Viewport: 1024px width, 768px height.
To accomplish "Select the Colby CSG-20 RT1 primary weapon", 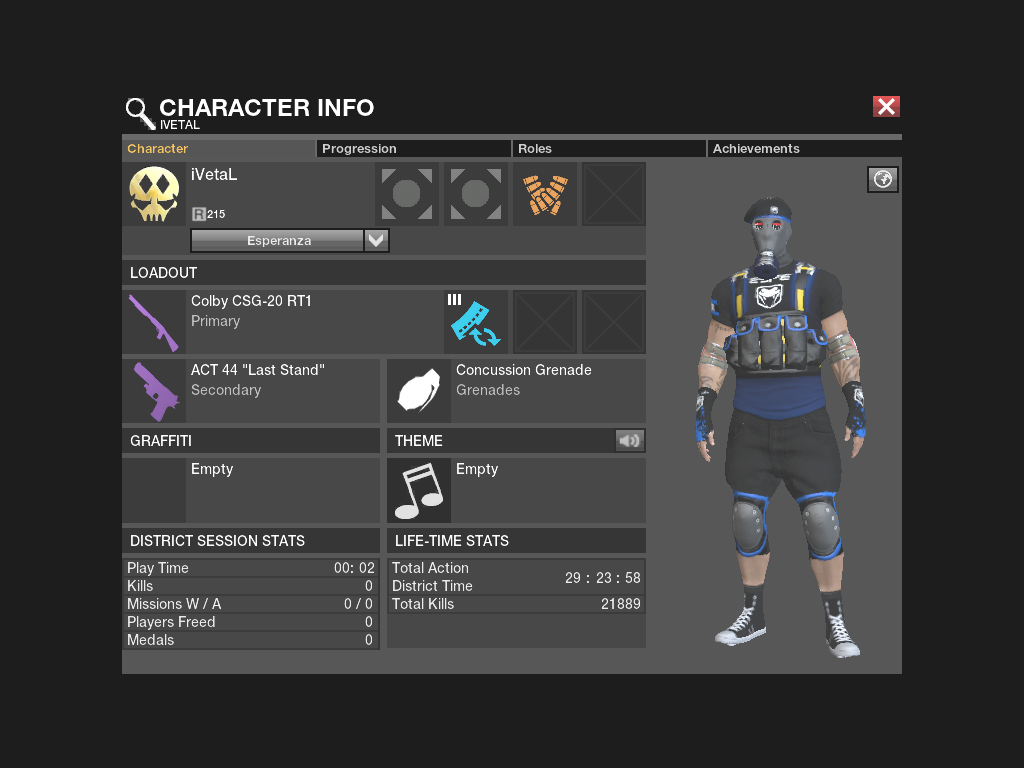I will click(x=154, y=322).
